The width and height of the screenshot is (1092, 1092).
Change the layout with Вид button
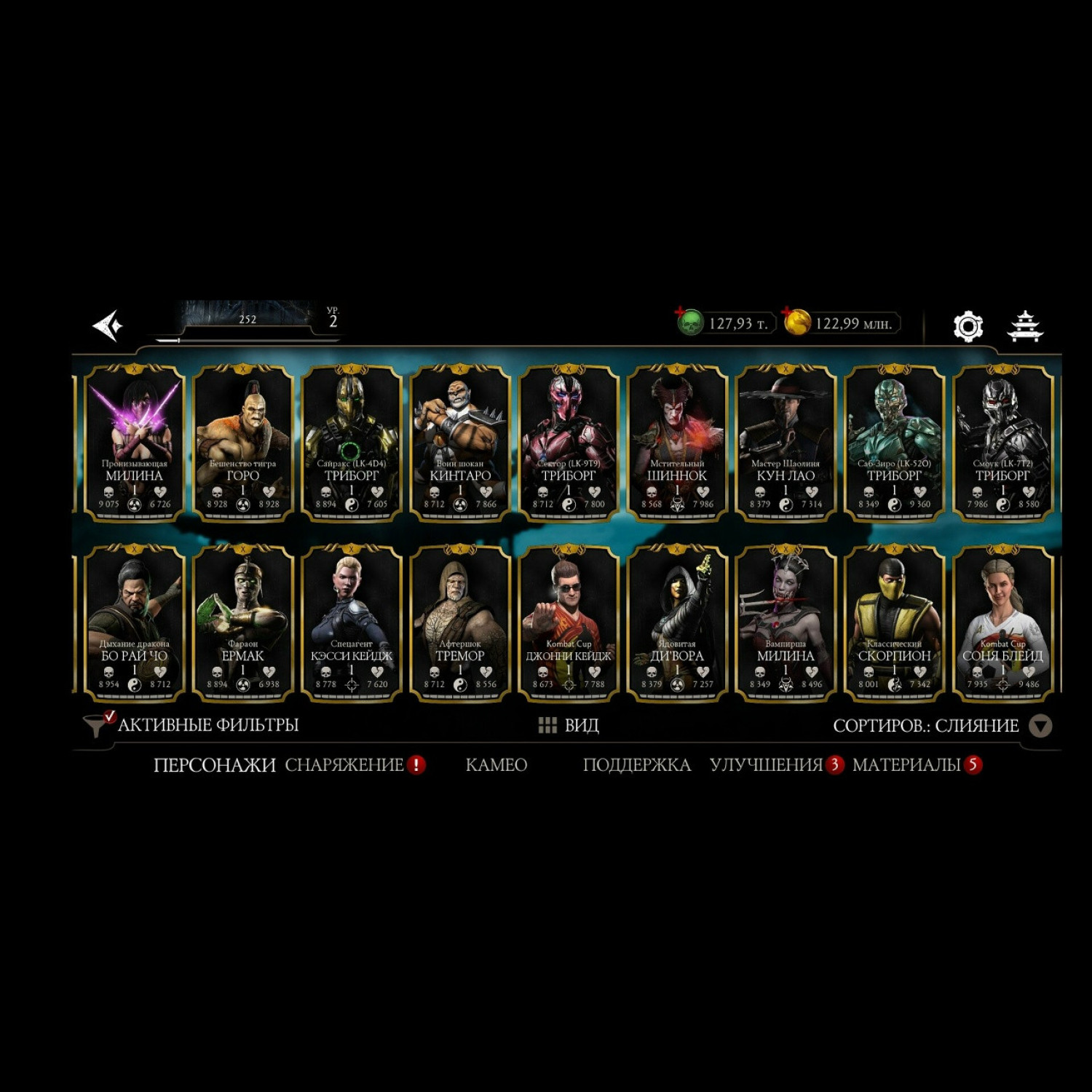(569, 725)
